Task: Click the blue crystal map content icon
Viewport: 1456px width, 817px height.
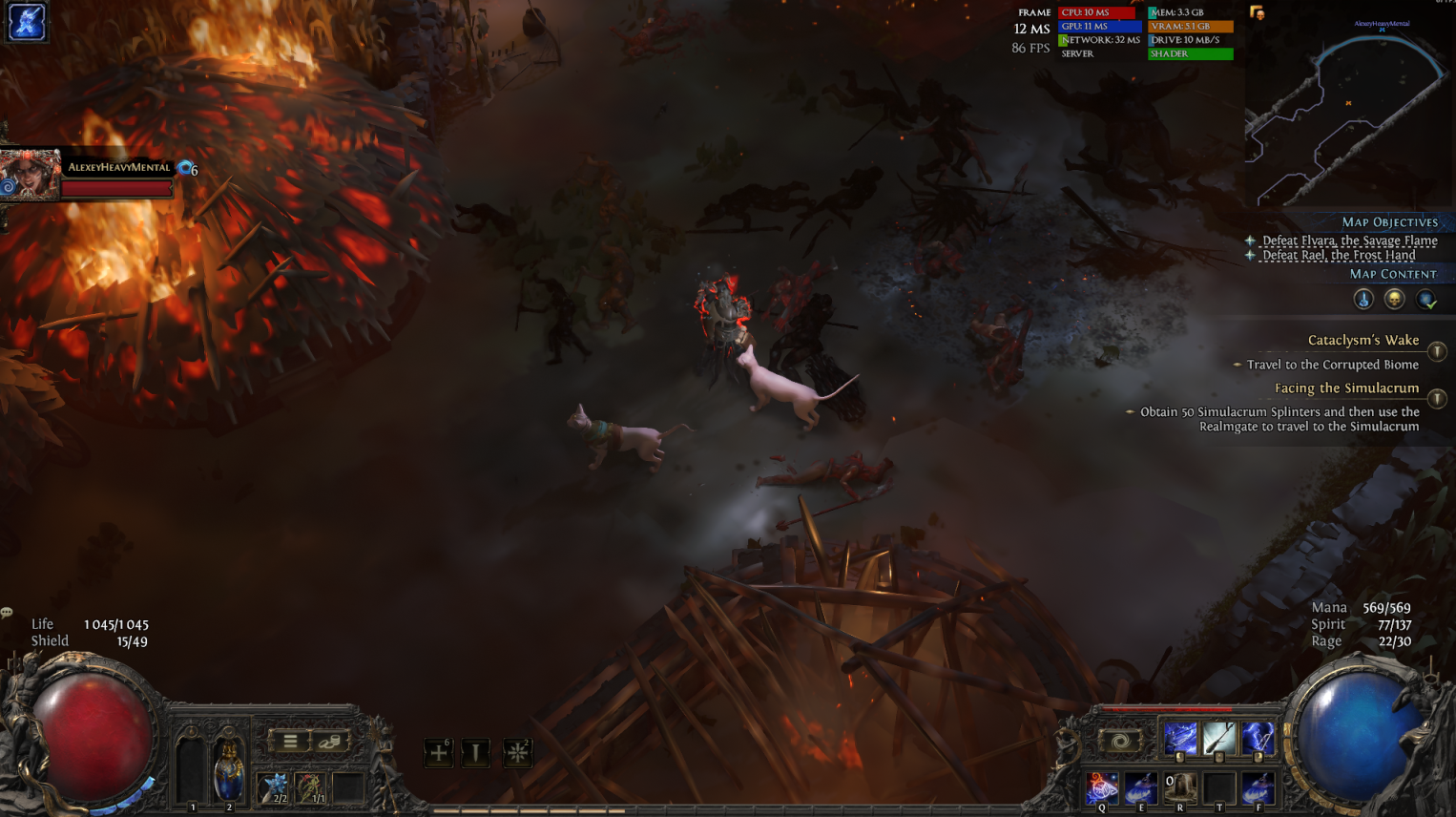Action: click(1363, 300)
